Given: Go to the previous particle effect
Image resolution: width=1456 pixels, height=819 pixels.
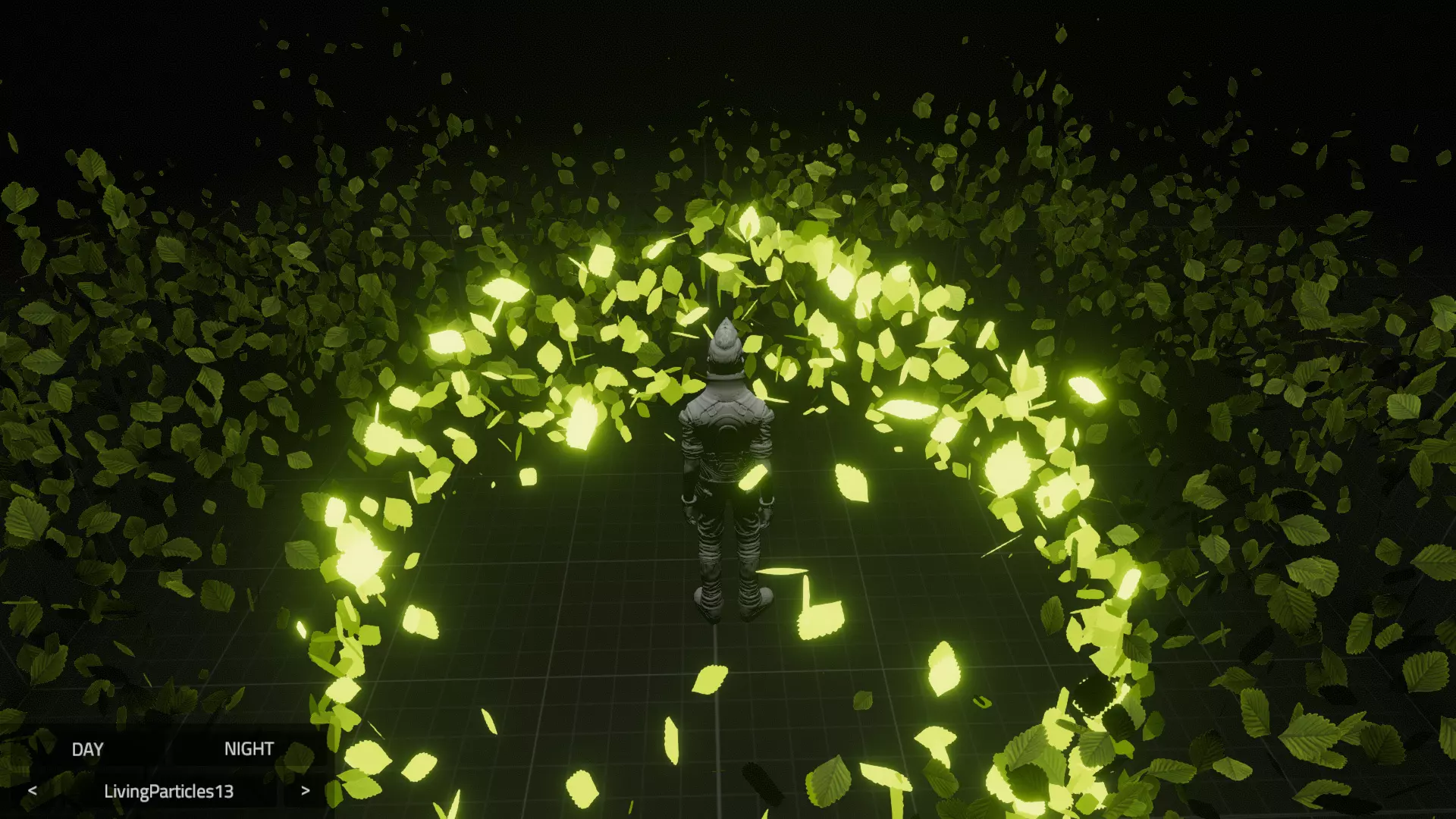Looking at the screenshot, I should 32,791.
